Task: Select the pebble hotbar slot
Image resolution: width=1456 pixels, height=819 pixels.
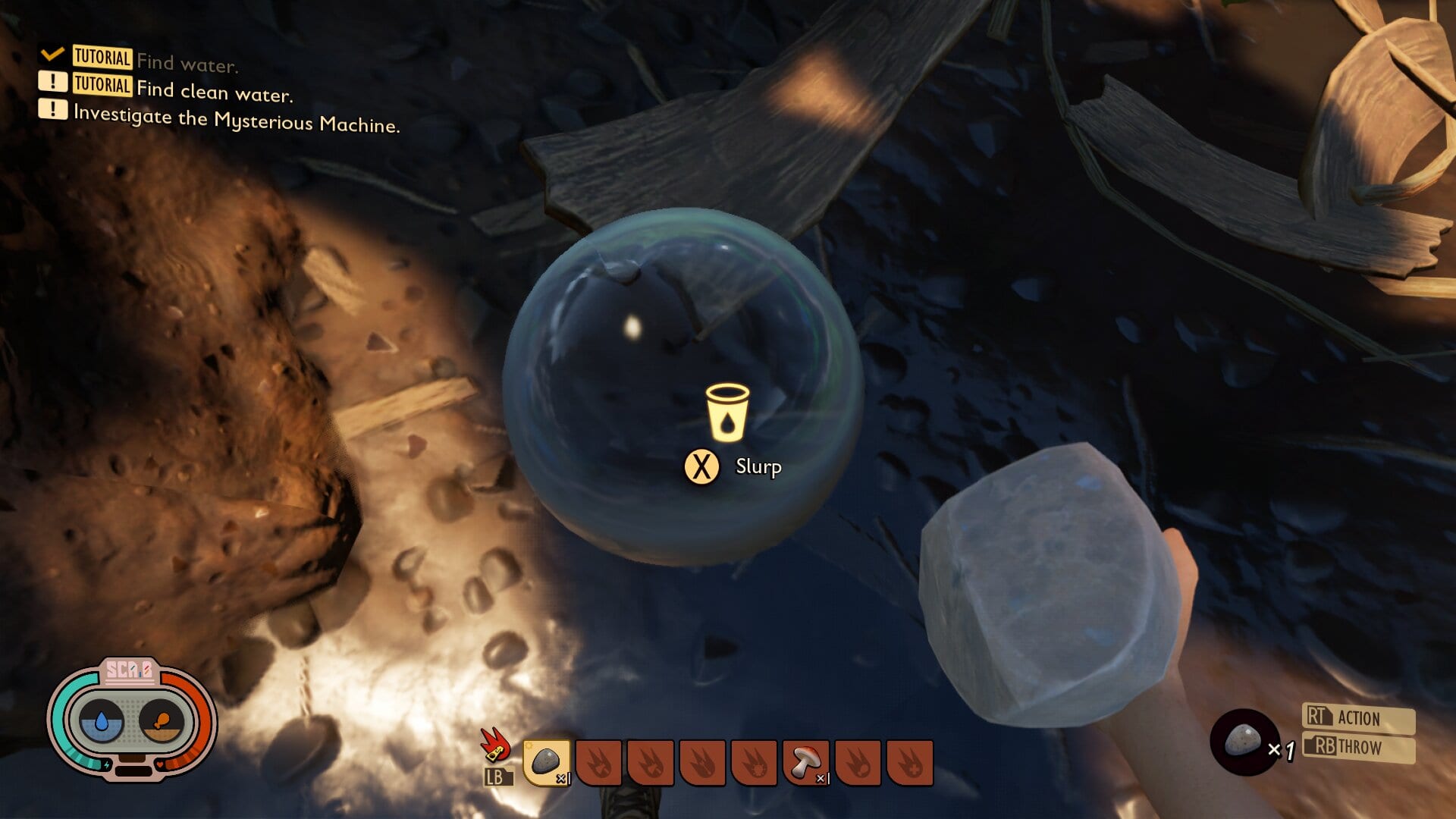Action: [x=546, y=761]
